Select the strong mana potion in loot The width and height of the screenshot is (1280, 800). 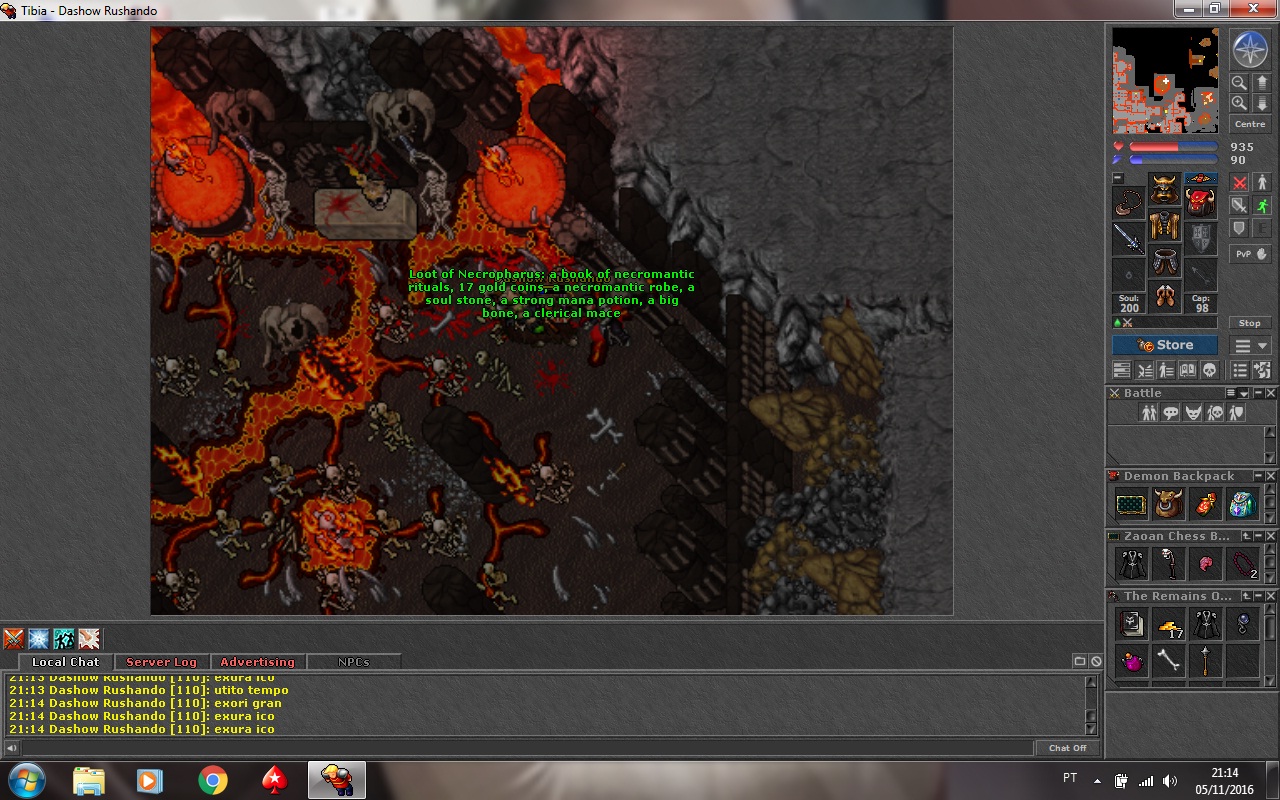click(1131, 661)
